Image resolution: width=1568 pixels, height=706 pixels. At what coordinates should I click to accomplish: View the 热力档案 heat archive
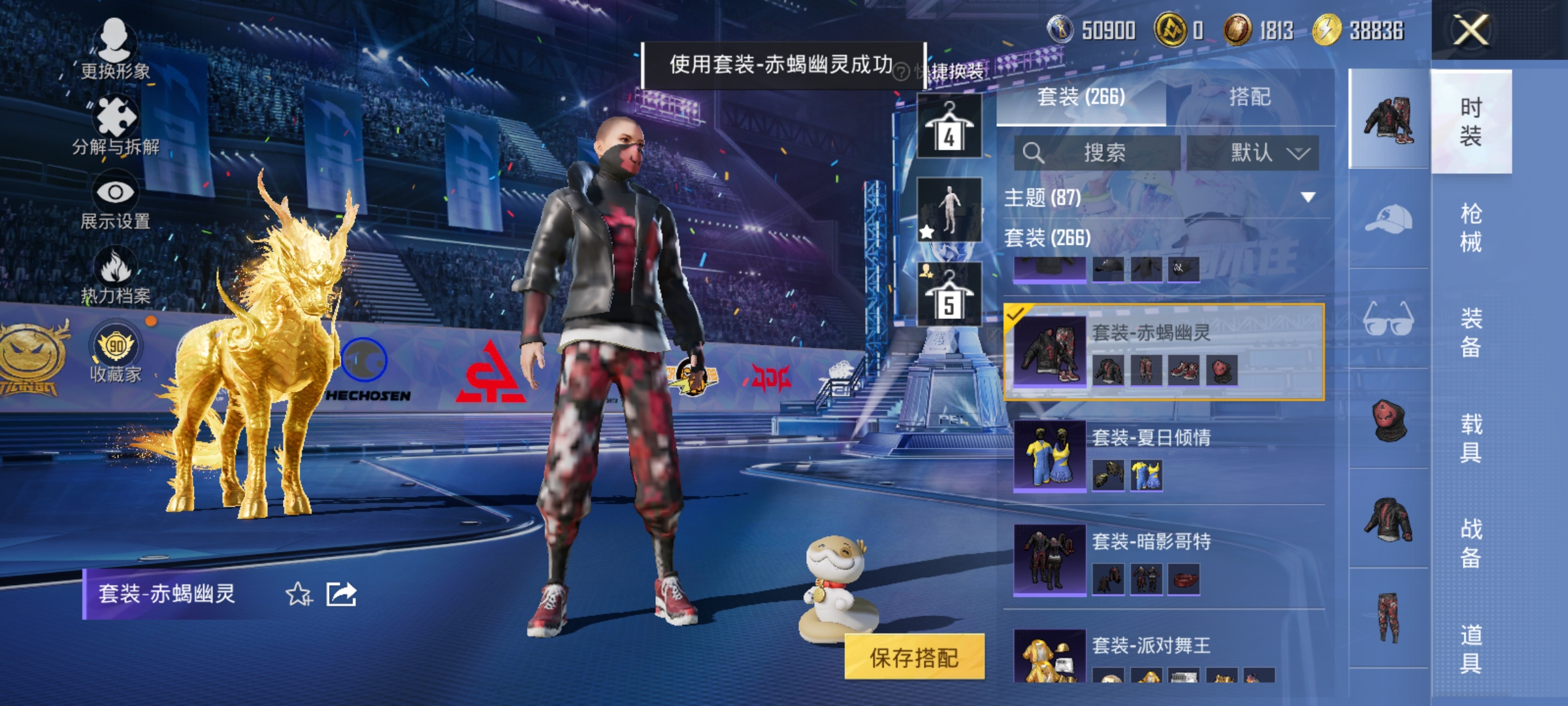click(116, 275)
